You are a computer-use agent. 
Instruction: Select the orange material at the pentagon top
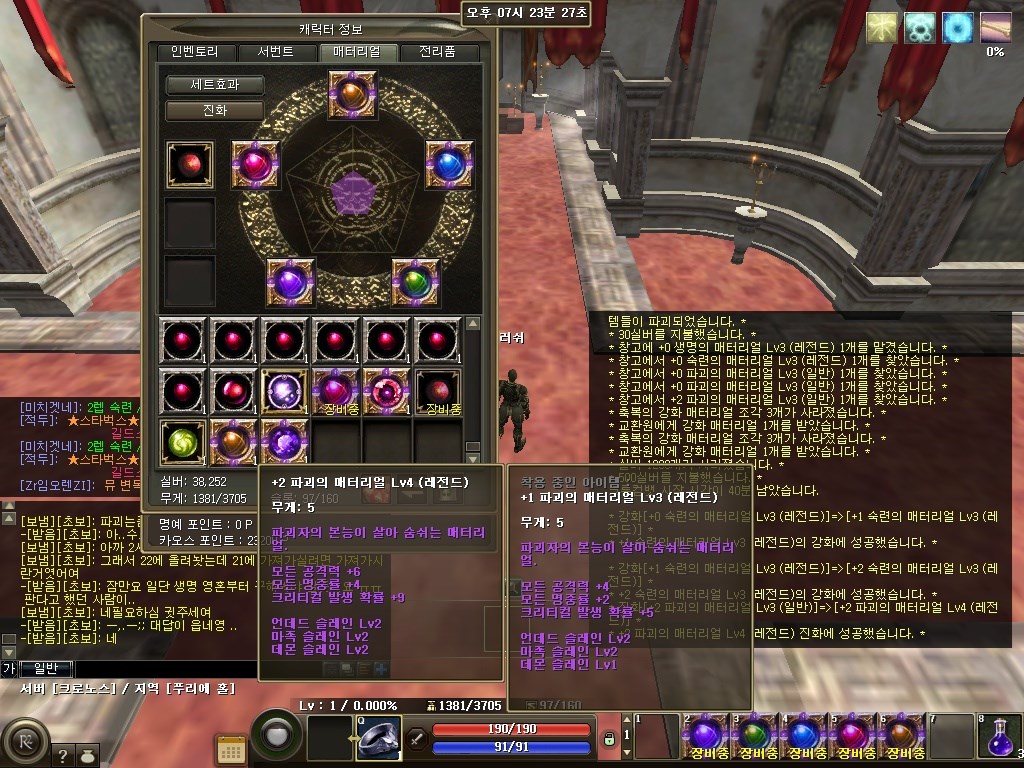[x=352, y=95]
